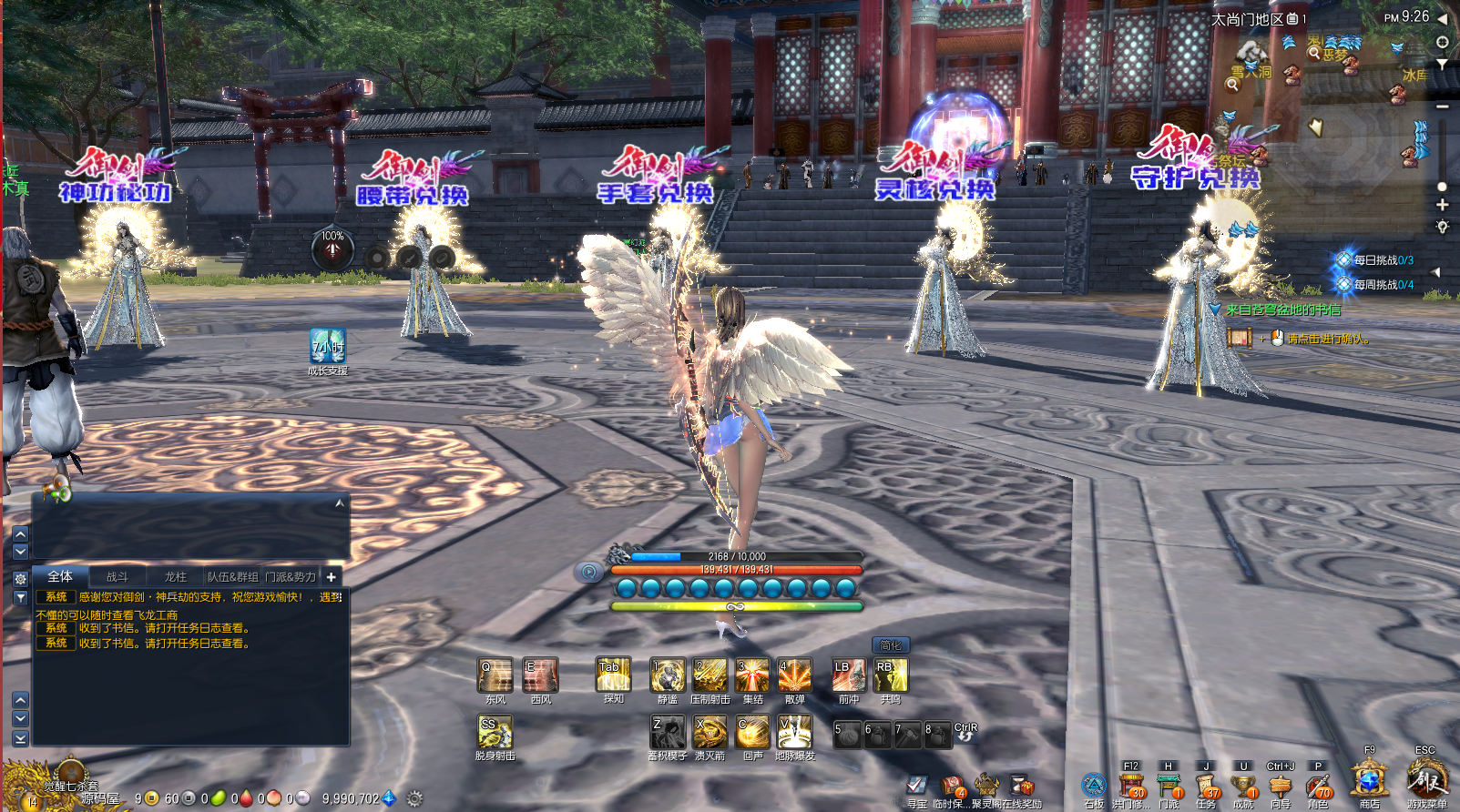
Task: Use the 压制射击 skill
Action: pyautogui.click(x=710, y=676)
